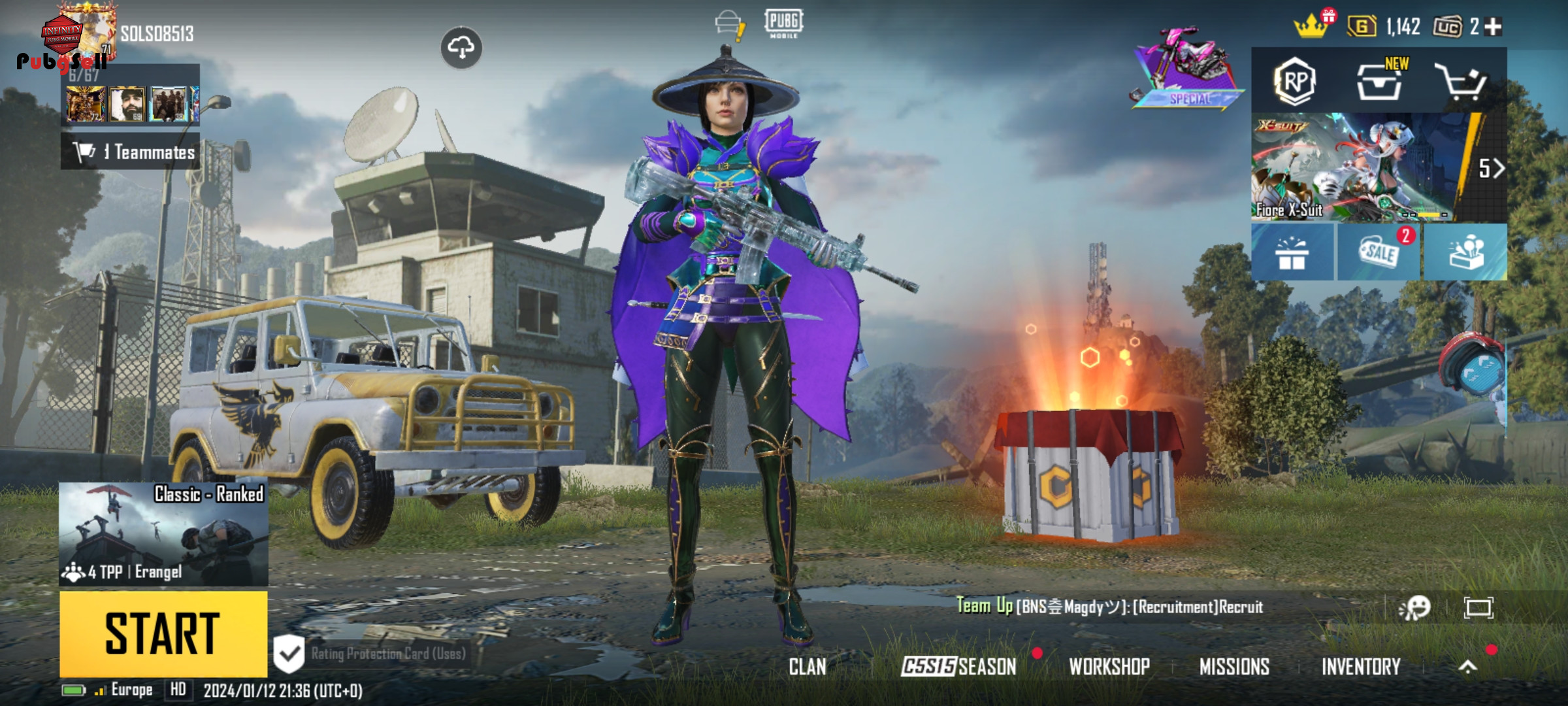Click the cloud download icon

[x=461, y=48]
